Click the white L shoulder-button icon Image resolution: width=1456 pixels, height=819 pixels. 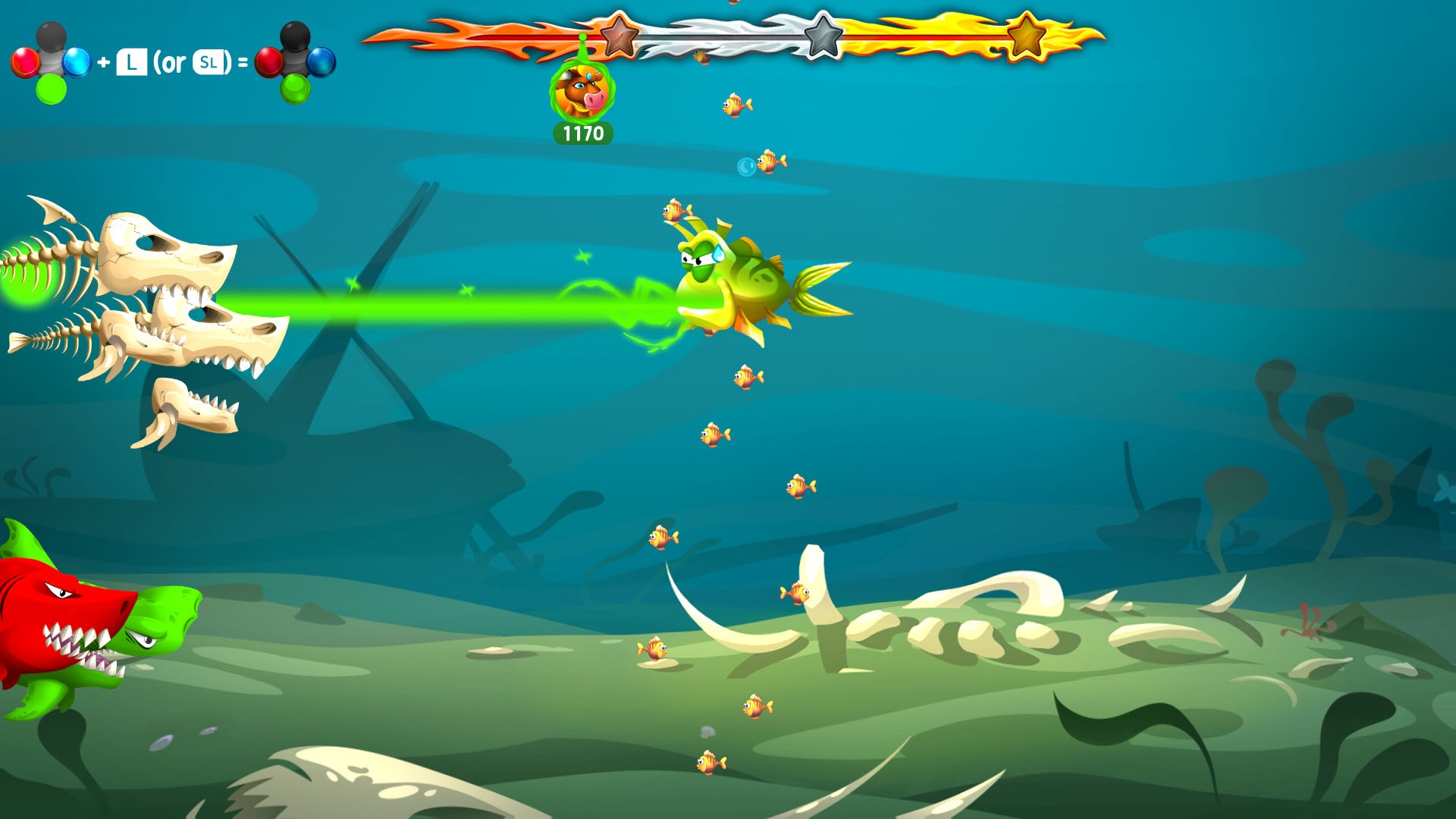(132, 62)
